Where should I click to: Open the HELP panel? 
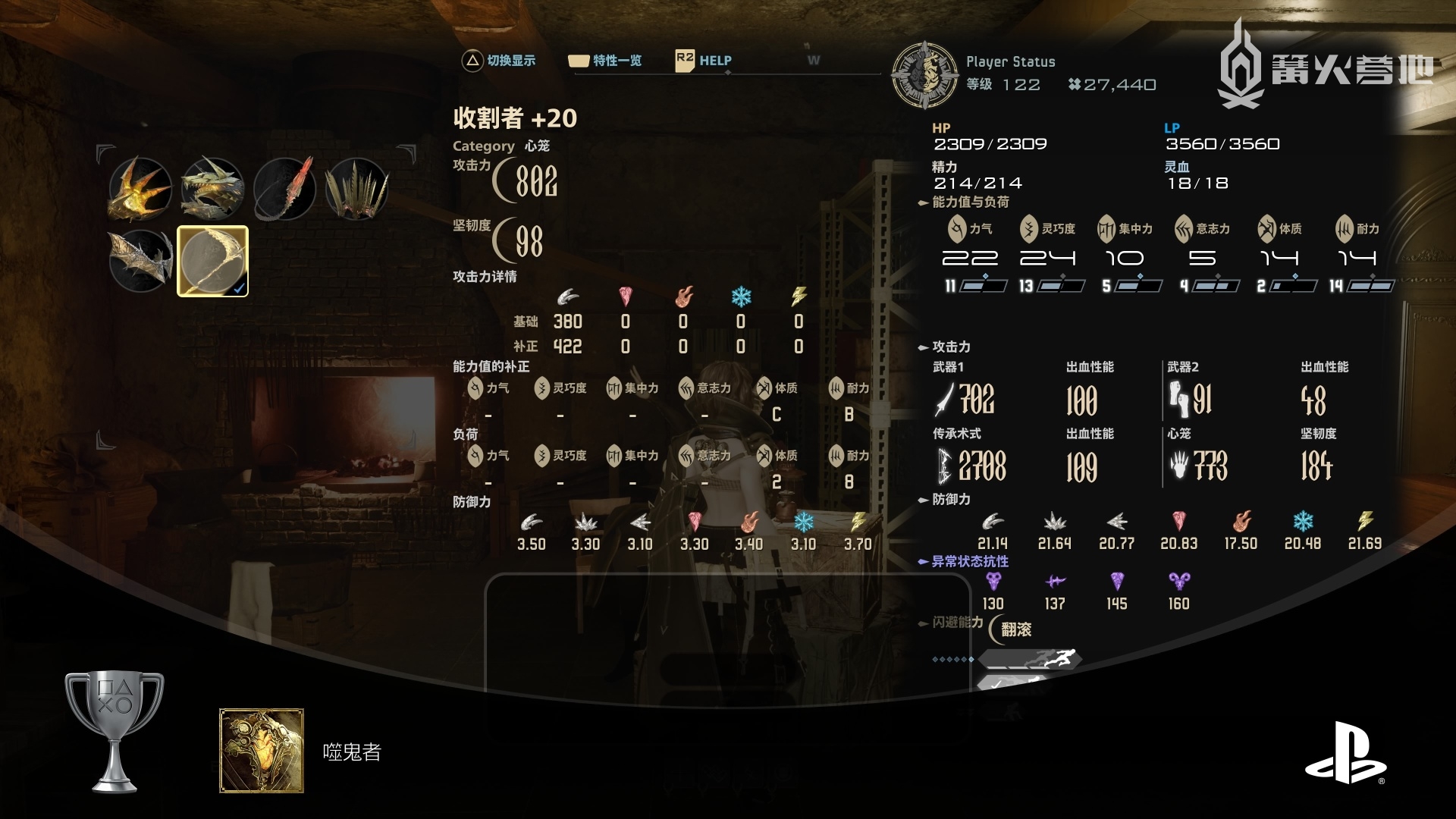704,61
